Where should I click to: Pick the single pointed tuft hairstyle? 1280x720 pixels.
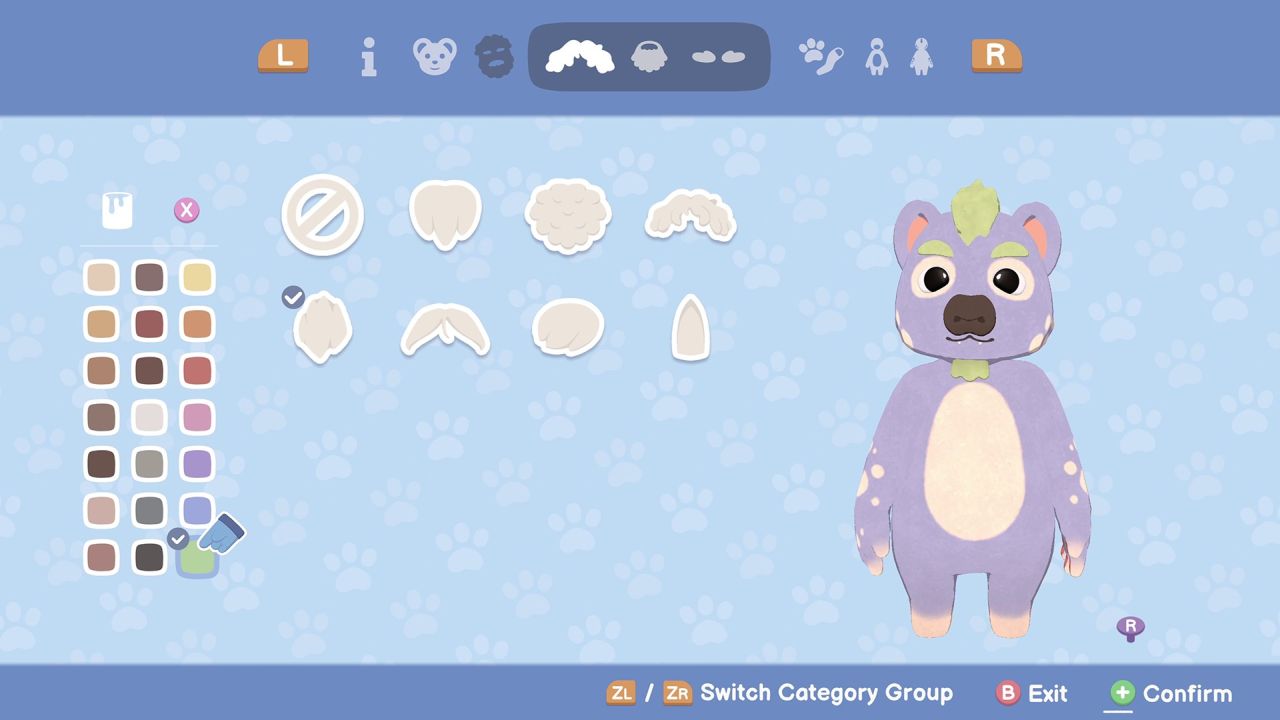(x=690, y=328)
